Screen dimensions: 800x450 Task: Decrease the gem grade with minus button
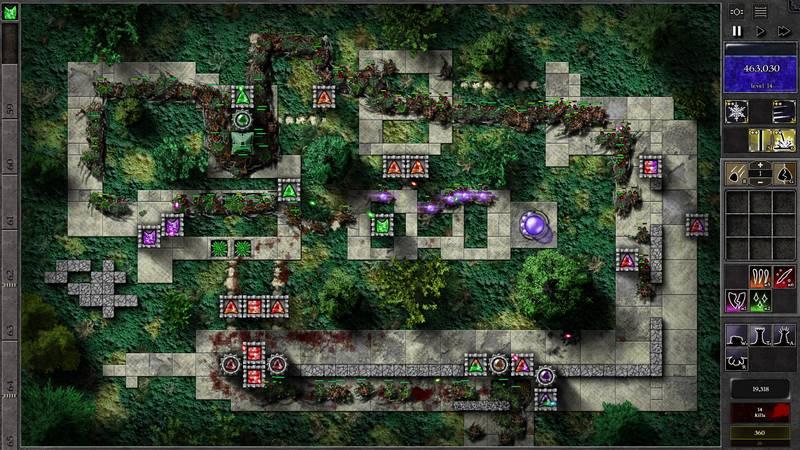(x=761, y=181)
